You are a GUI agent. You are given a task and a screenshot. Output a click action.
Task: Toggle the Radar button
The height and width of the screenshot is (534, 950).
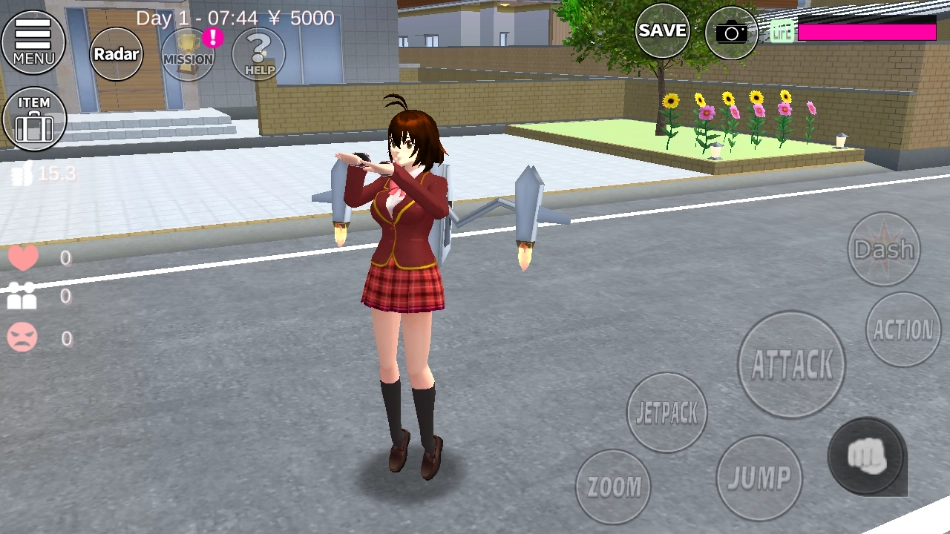tap(117, 53)
